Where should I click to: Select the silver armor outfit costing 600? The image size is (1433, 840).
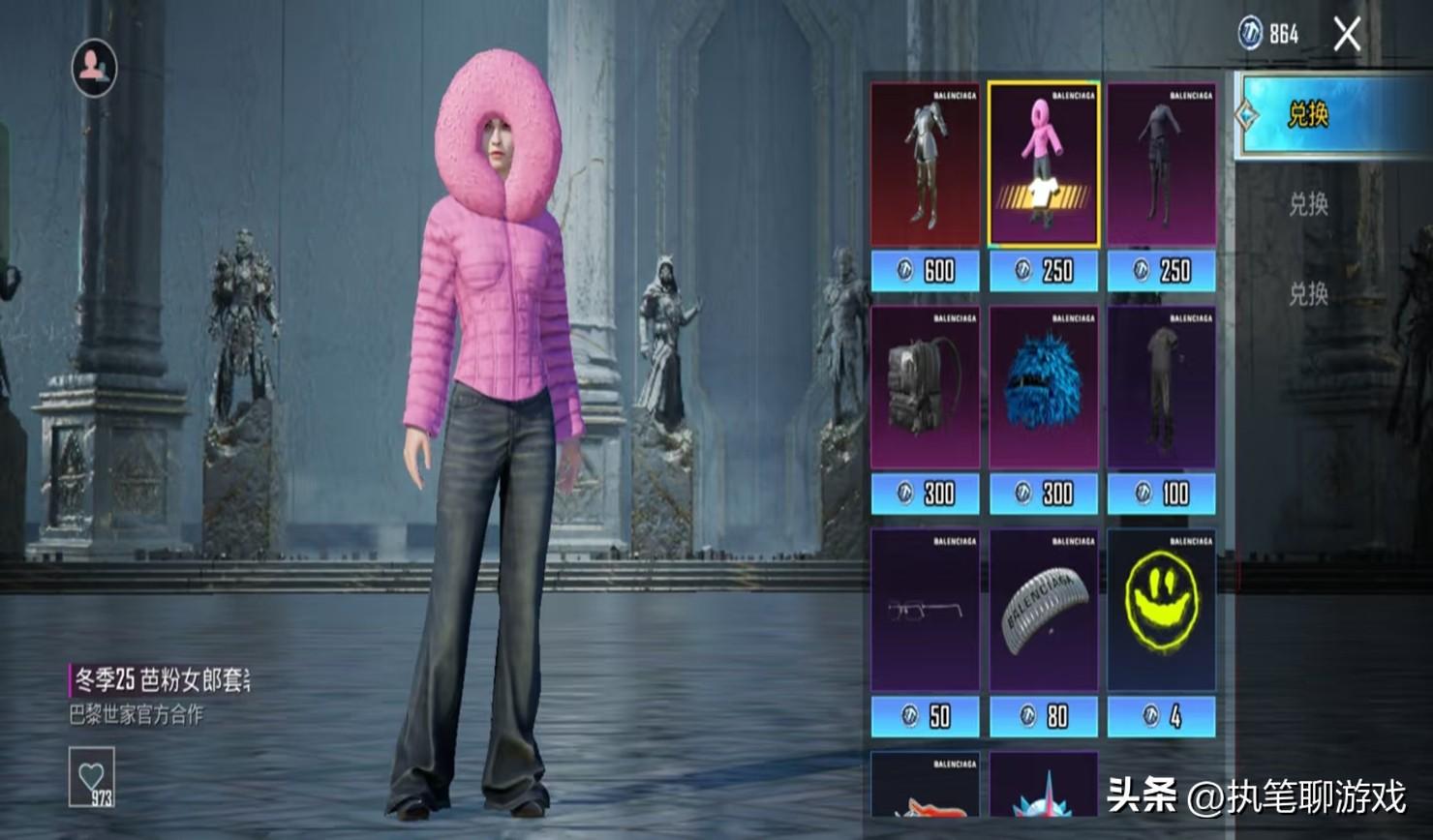tap(925, 165)
